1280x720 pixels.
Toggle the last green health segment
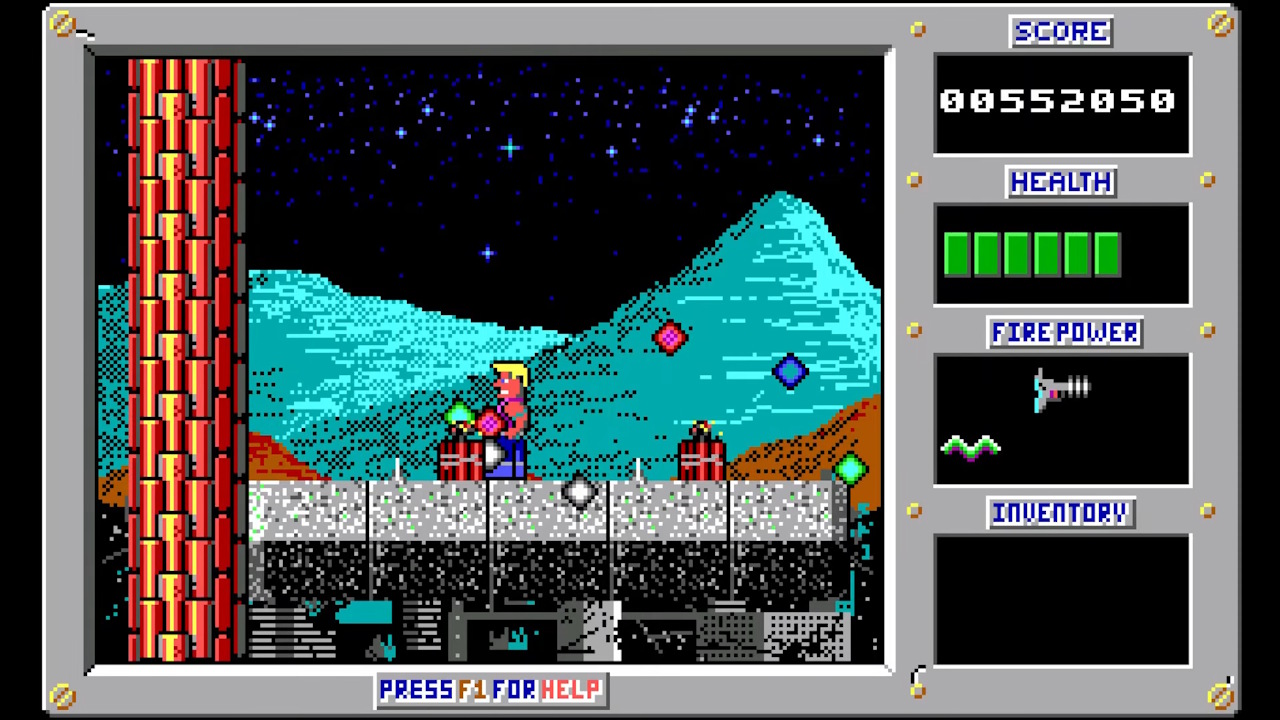(x=1107, y=253)
